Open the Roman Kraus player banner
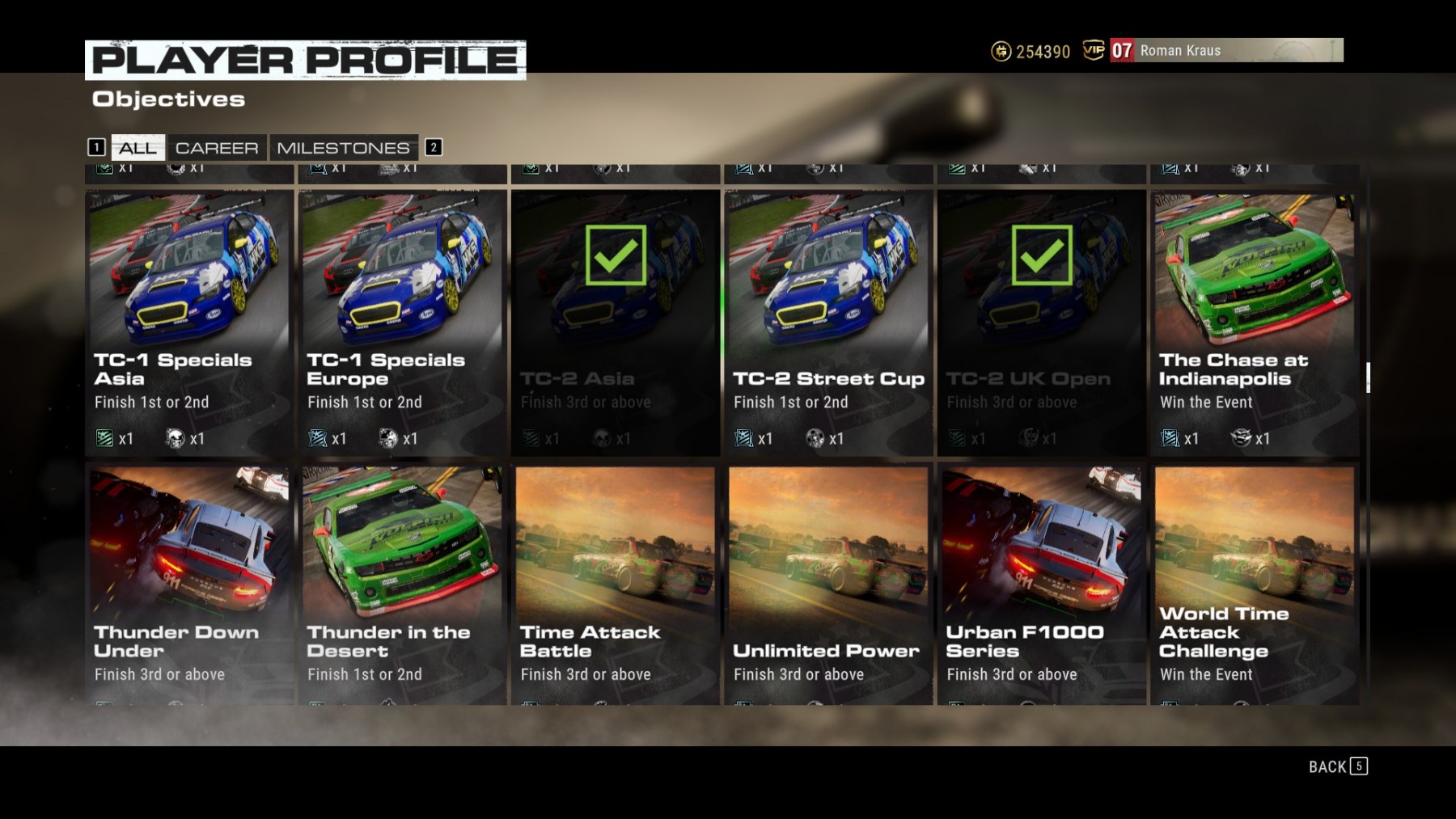Image resolution: width=1456 pixels, height=819 pixels. [x=1226, y=50]
